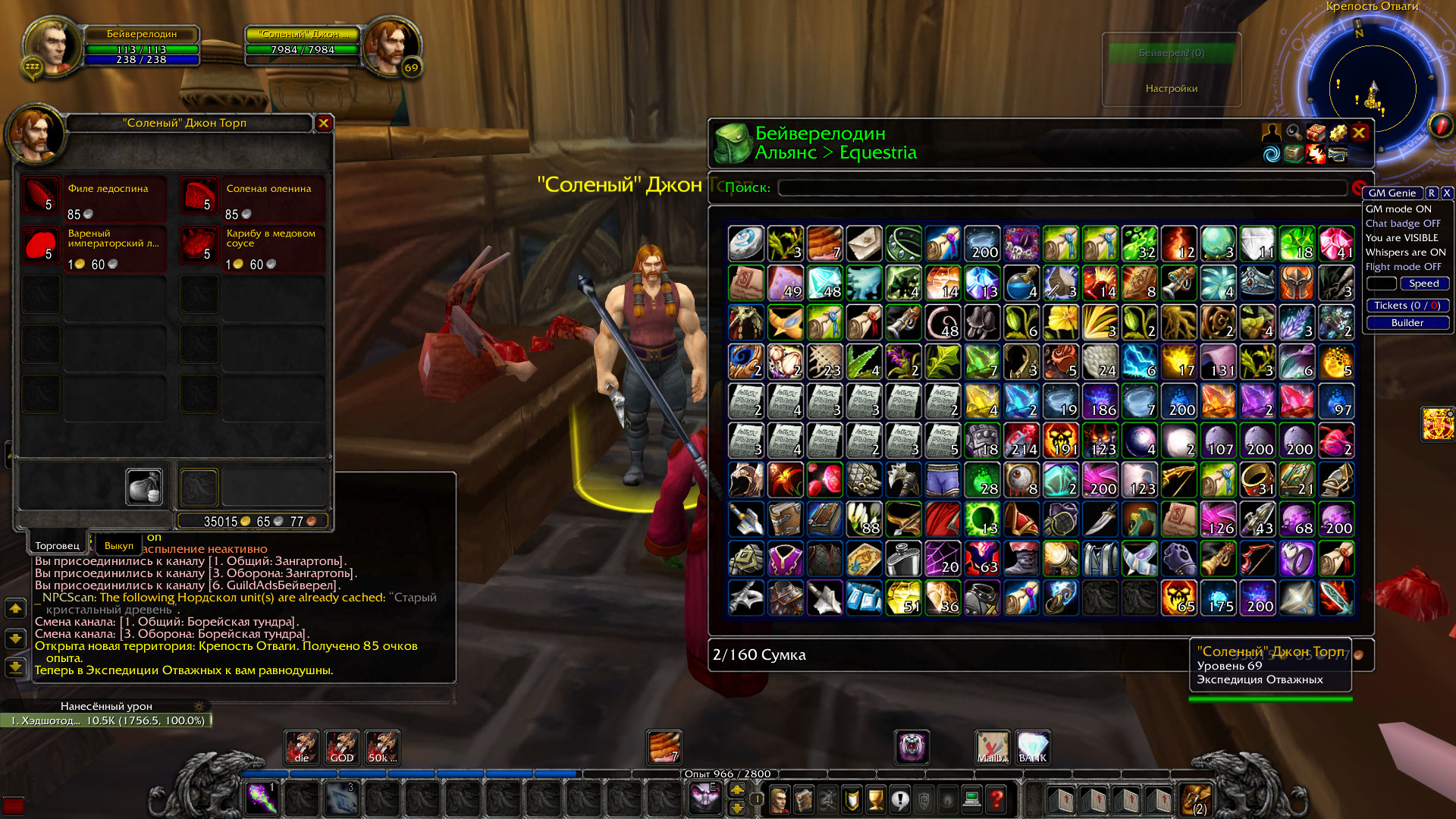The image size is (1456, 819).
Task: Click the "Builder" button in GM Genie
Action: (x=1407, y=322)
